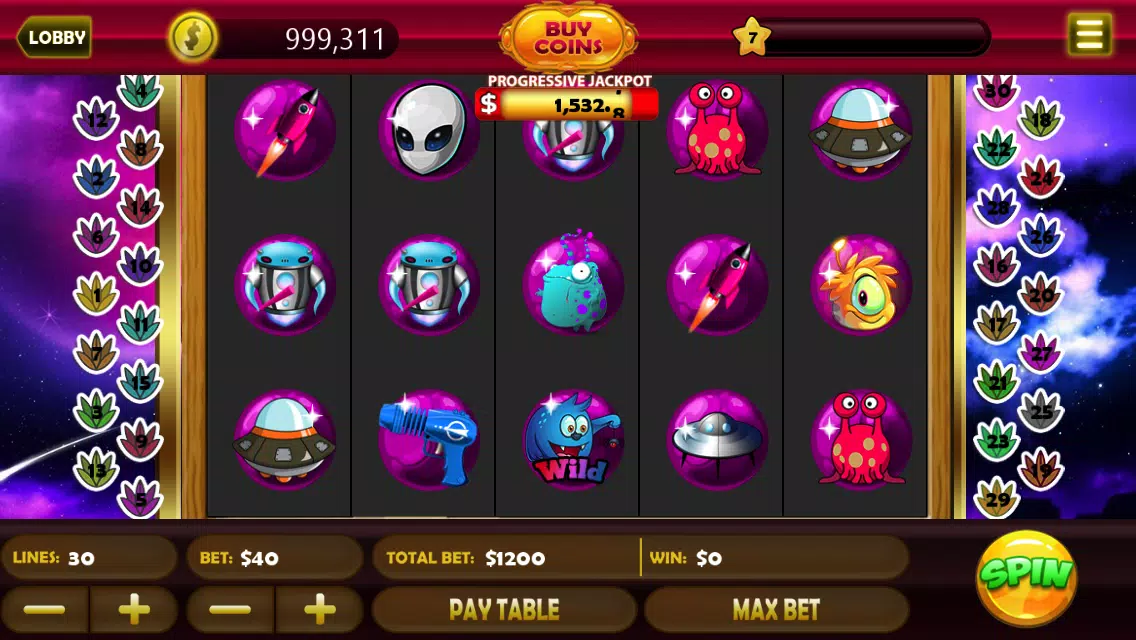Image resolution: width=1136 pixels, height=640 pixels.
Task: Increase the number of lines
Action: pos(134,609)
